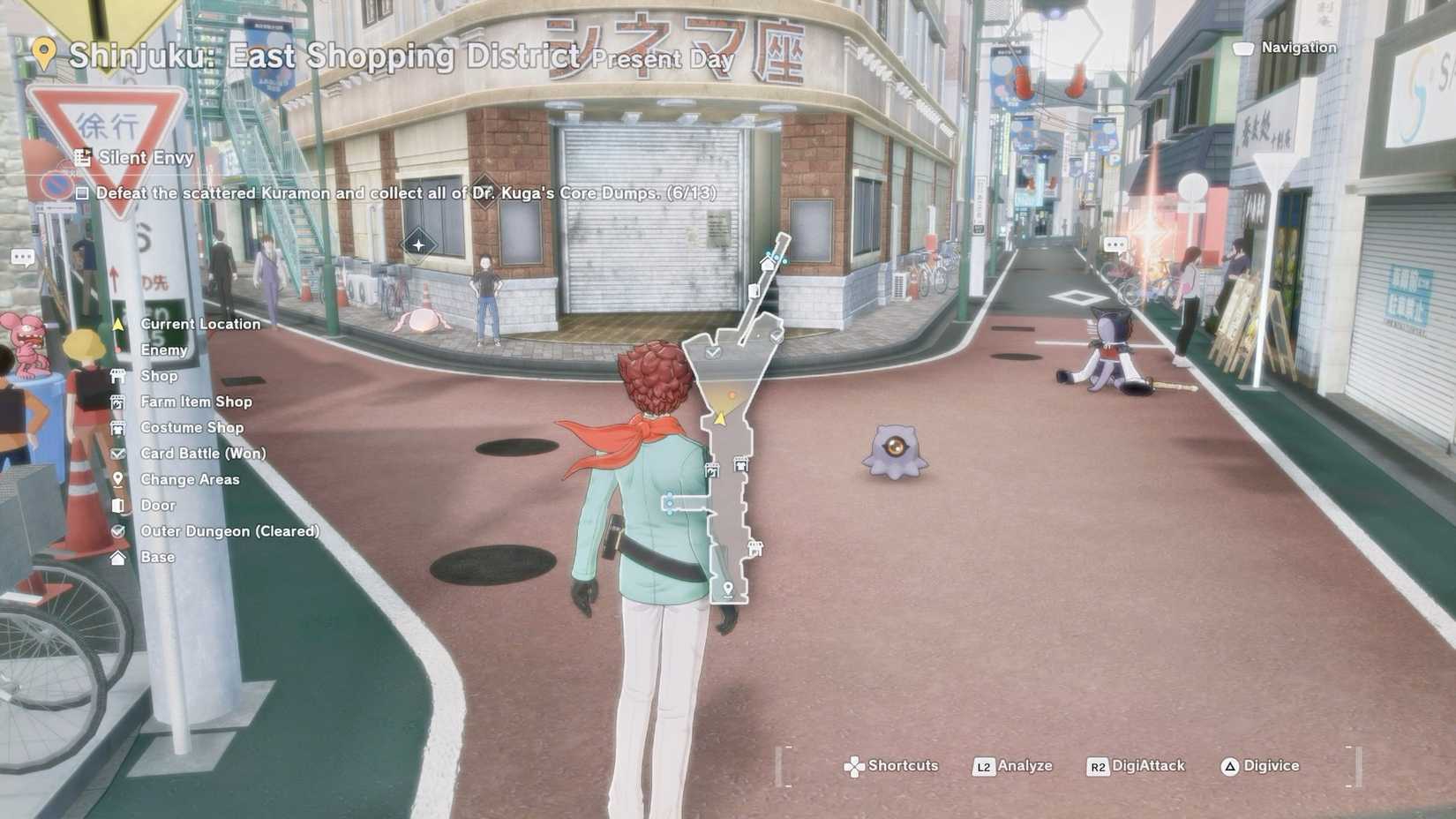Click the Card Battle (Won) checkmark
The image size is (1456, 819).
(x=119, y=454)
